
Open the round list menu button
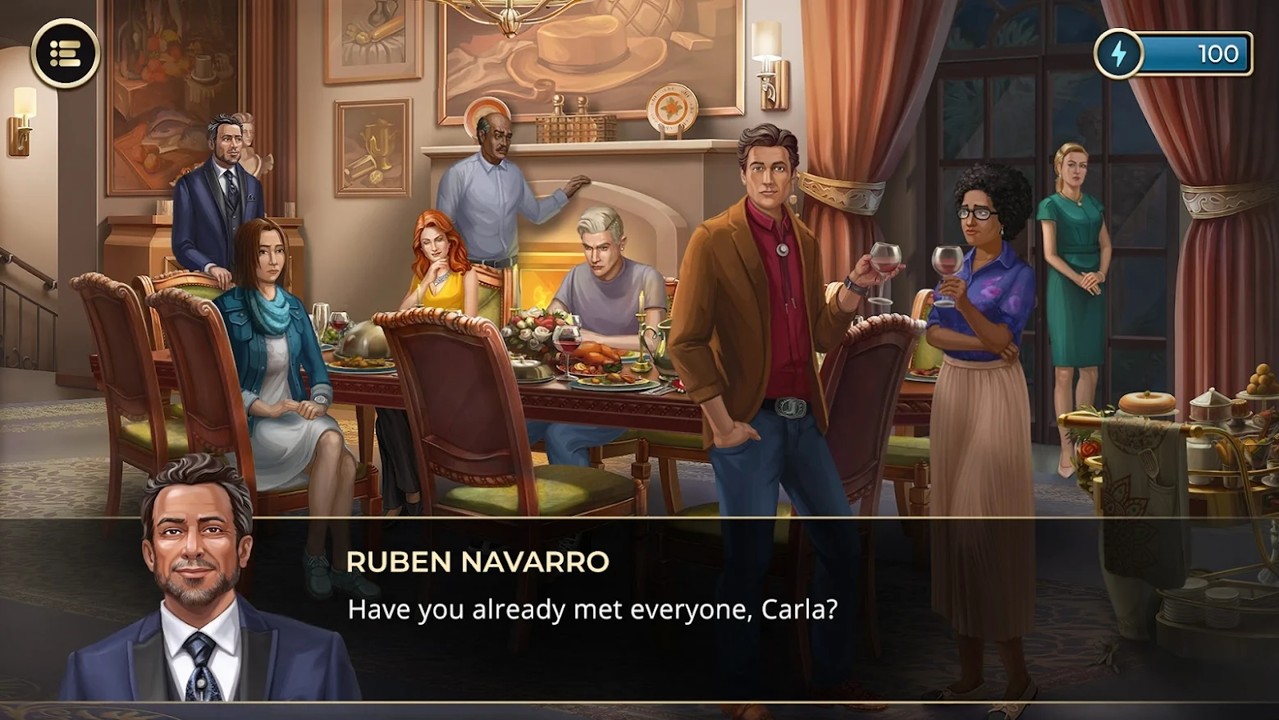[65, 53]
